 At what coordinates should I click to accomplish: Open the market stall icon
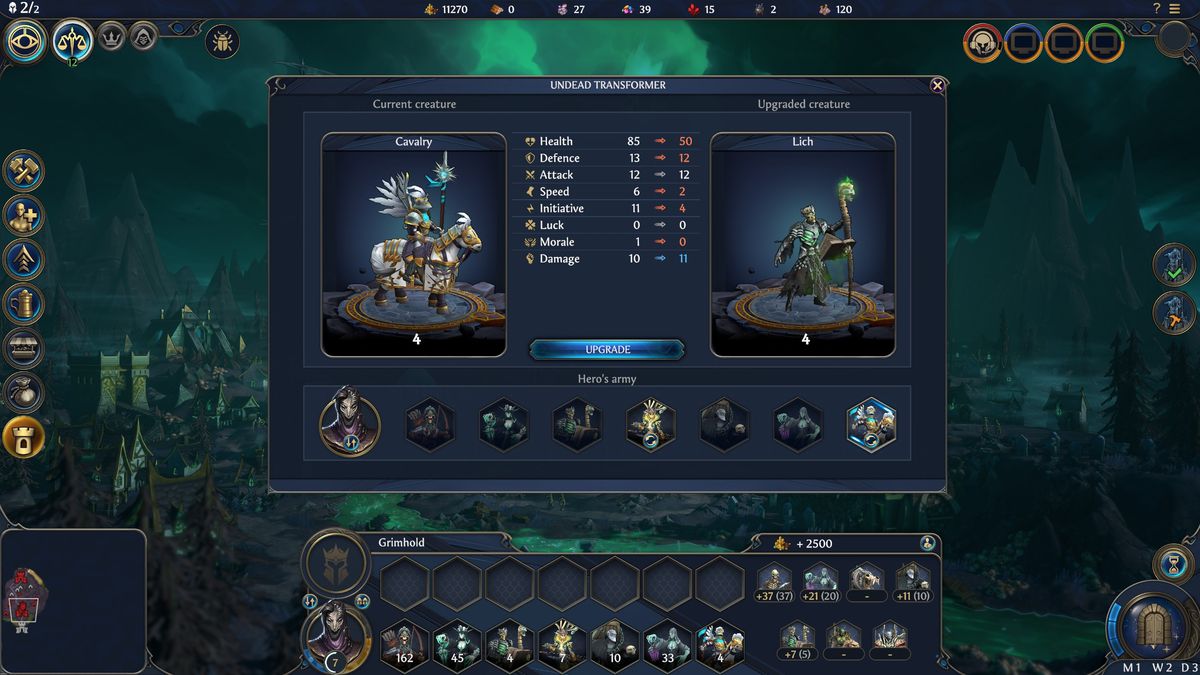(x=23, y=347)
